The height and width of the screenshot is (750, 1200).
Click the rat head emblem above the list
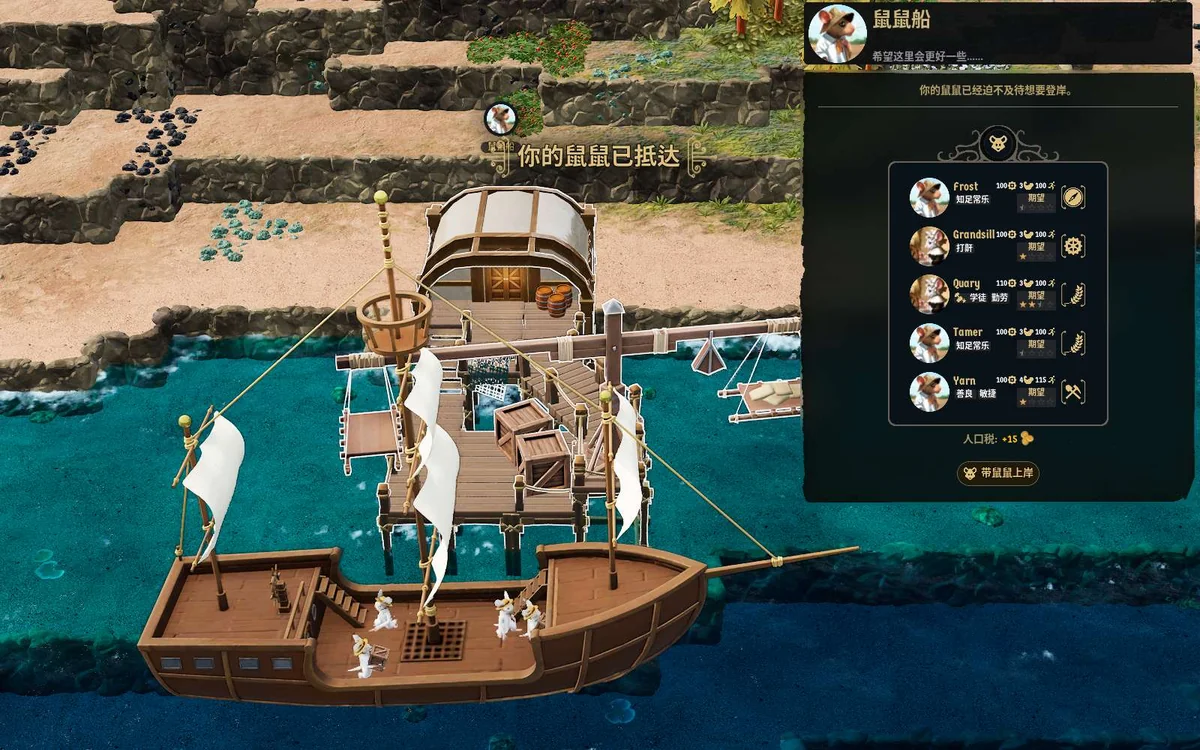tap(999, 143)
